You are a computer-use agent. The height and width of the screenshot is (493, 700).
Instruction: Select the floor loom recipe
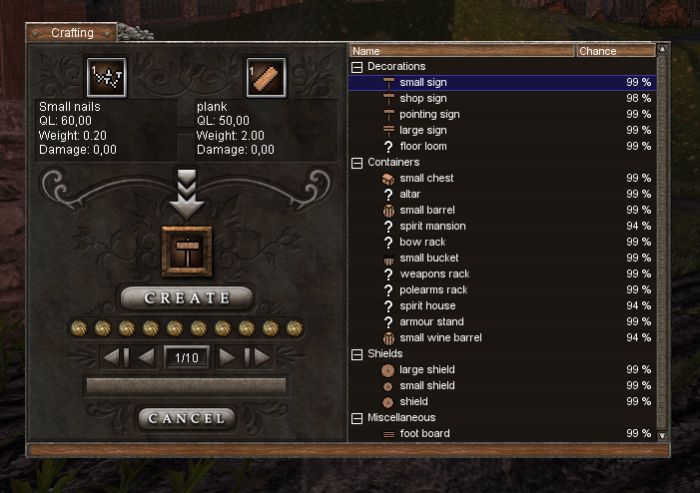point(423,146)
